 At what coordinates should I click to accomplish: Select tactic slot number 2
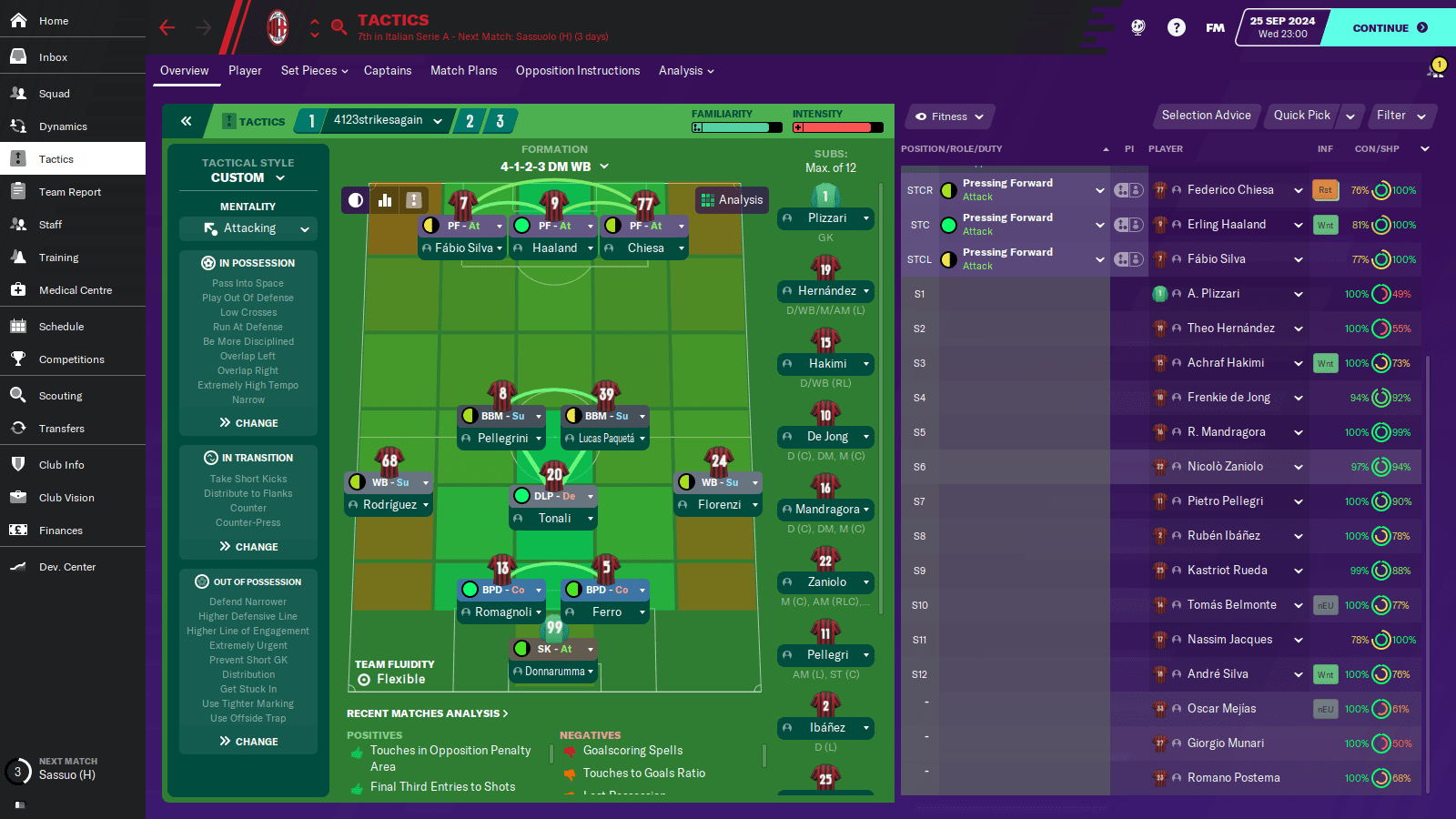(470, 121)
